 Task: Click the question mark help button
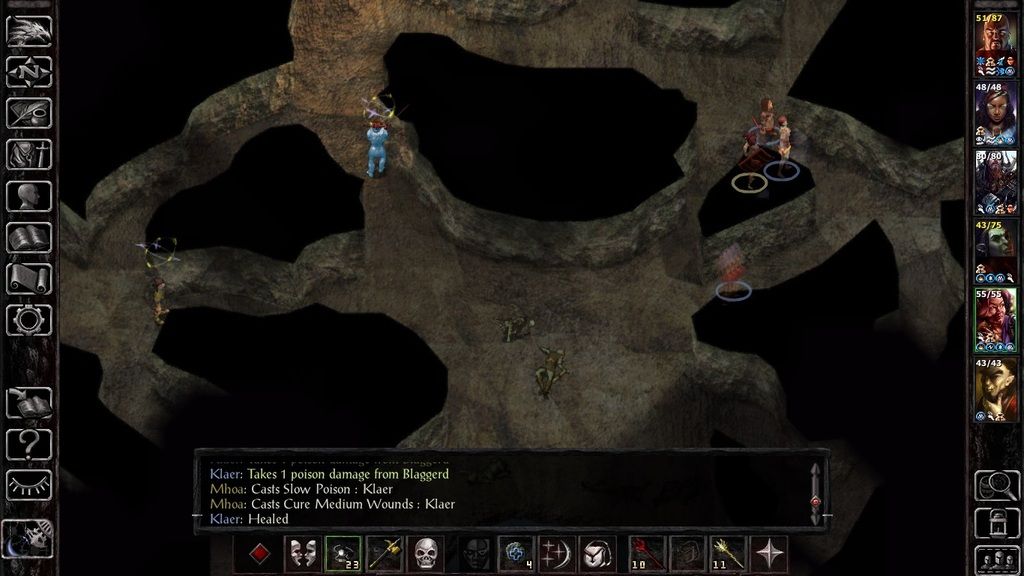click(x=29, y=443)
